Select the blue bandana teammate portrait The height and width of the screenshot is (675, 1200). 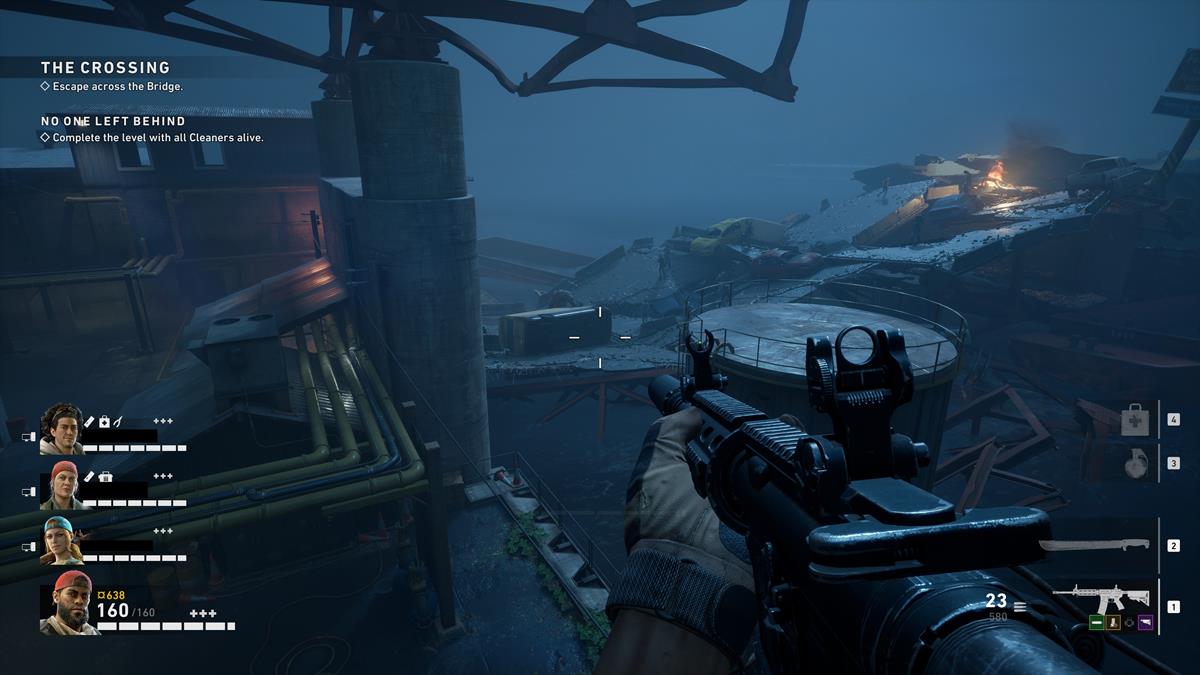(62, 540)
